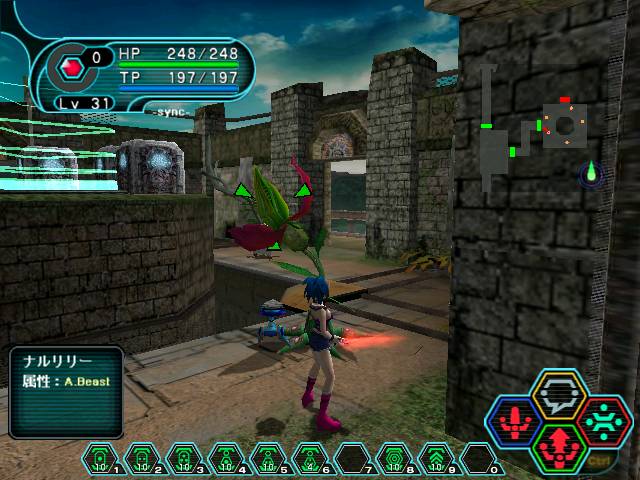Screen dimensions: 640x480
Task: Click the green flame indicator below the minimap
Action: [x=592, y=172]
